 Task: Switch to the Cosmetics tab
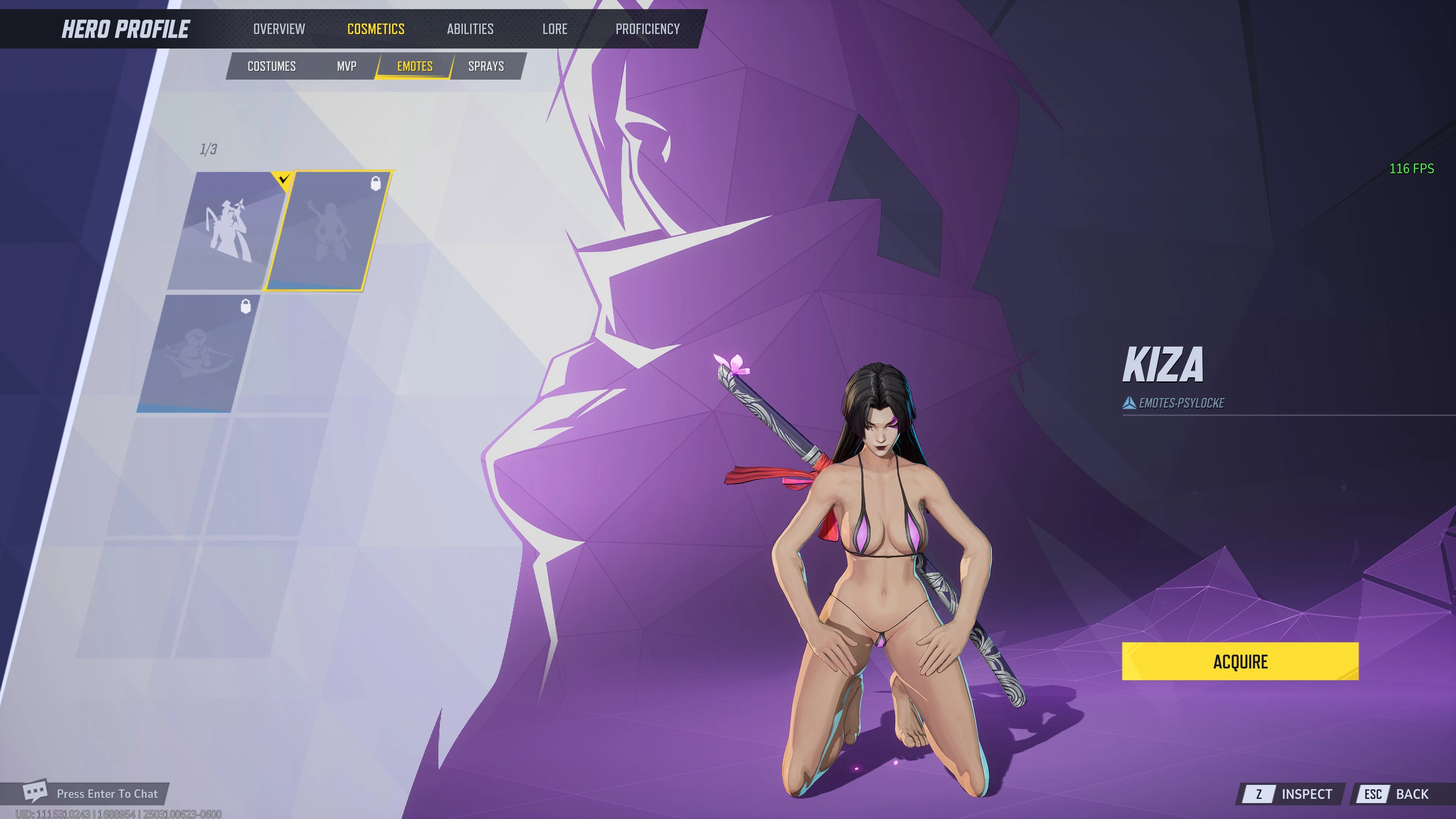(376, 29)
